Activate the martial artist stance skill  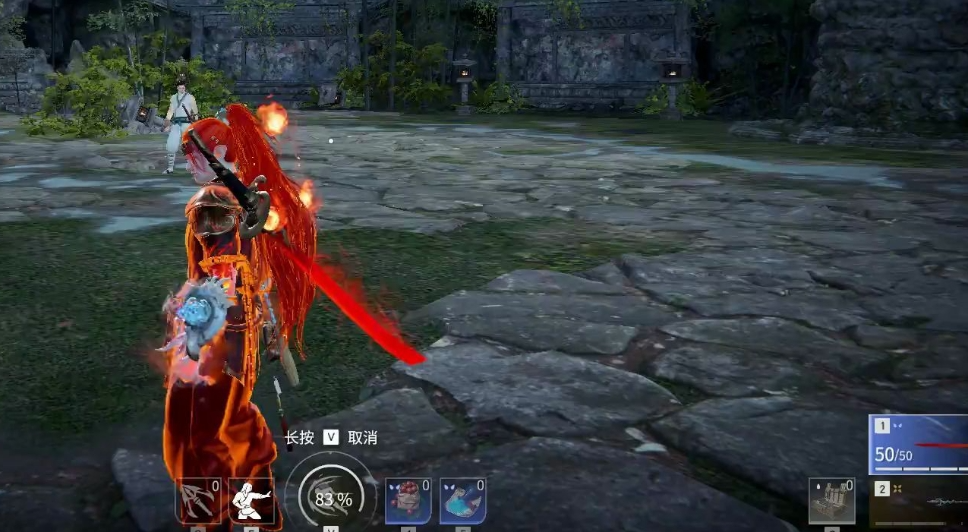pyautogui.click(x=252, y=500)
